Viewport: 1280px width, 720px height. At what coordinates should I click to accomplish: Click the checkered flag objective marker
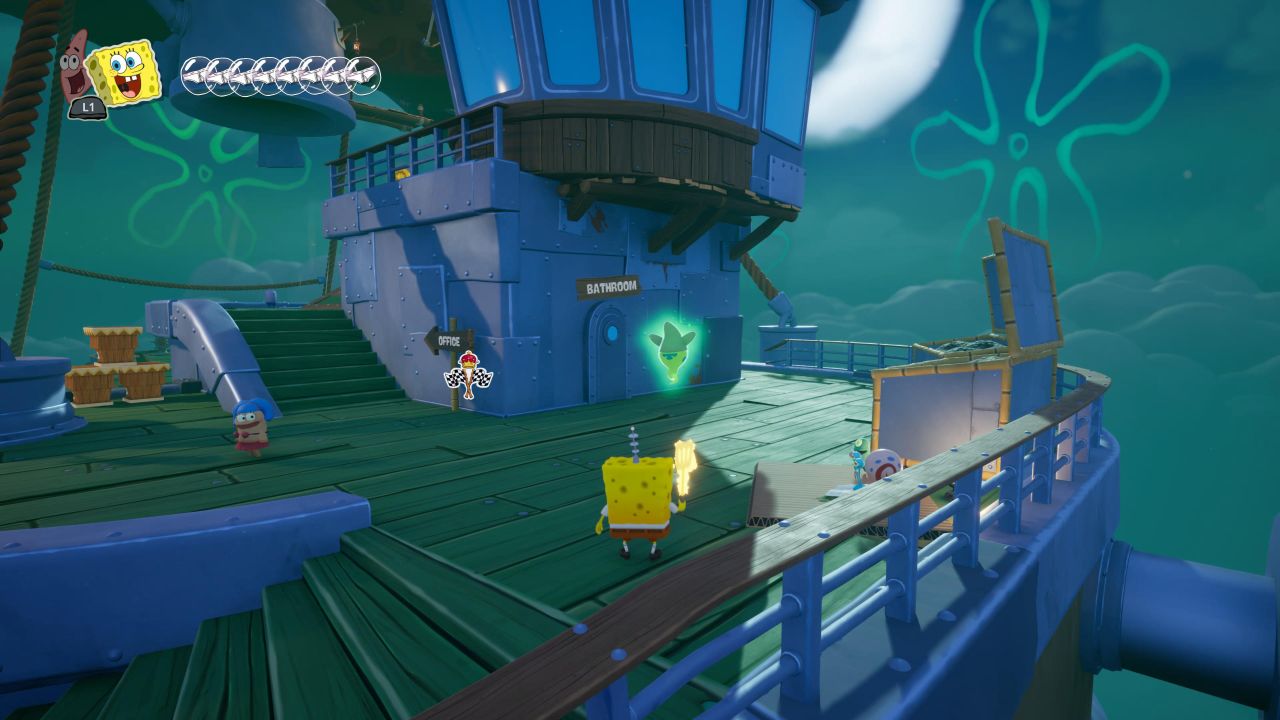468,375
